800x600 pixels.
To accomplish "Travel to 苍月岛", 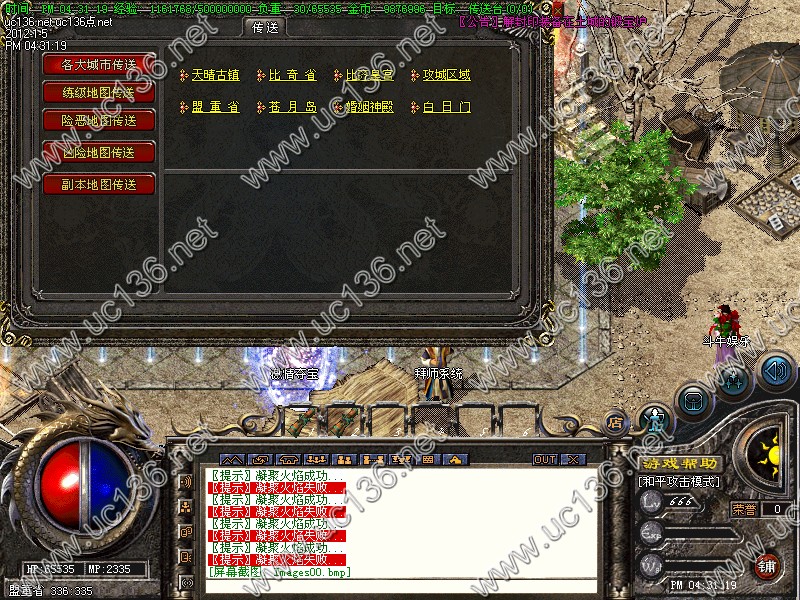I will (x=292, y=107).
